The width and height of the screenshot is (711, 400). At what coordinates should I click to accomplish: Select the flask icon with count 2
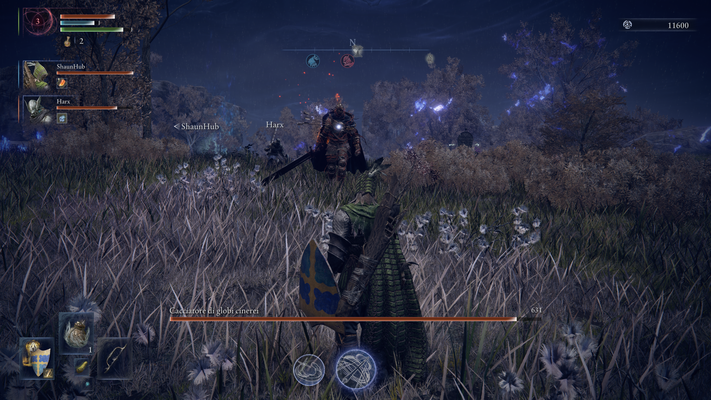click(69, 42)
